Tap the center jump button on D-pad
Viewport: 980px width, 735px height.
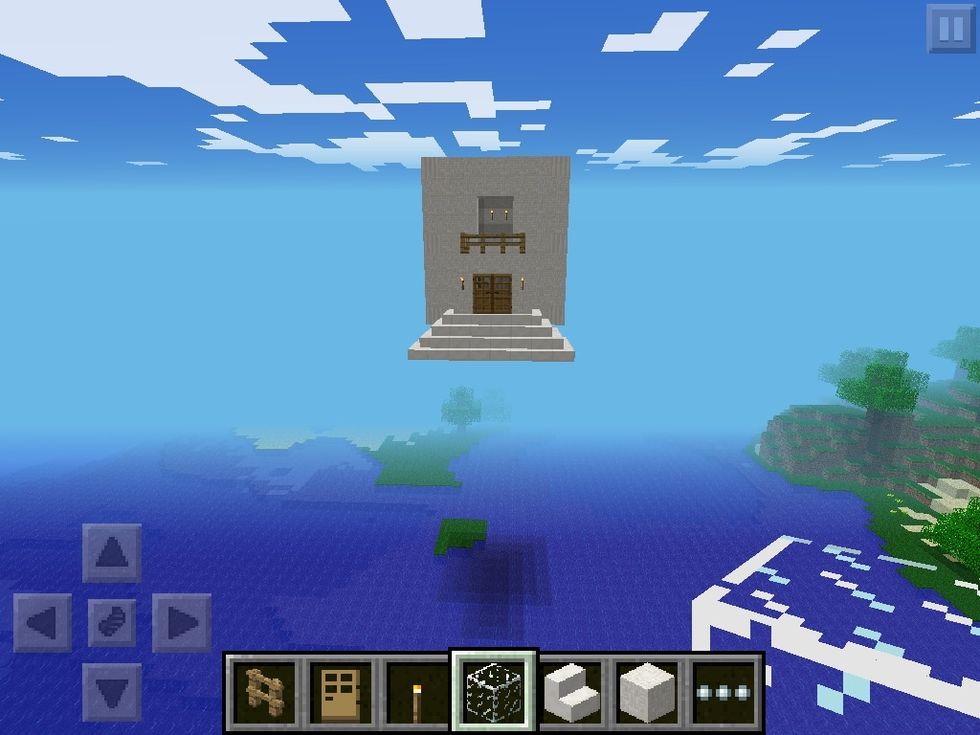tap(112, 623)
